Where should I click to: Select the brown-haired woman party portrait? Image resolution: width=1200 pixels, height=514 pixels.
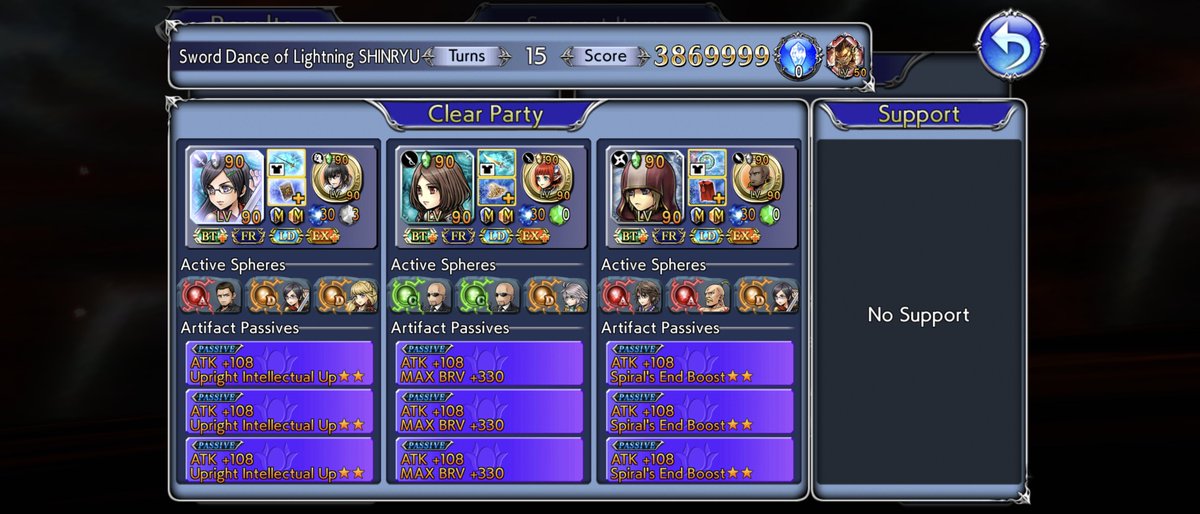(435, 190)
